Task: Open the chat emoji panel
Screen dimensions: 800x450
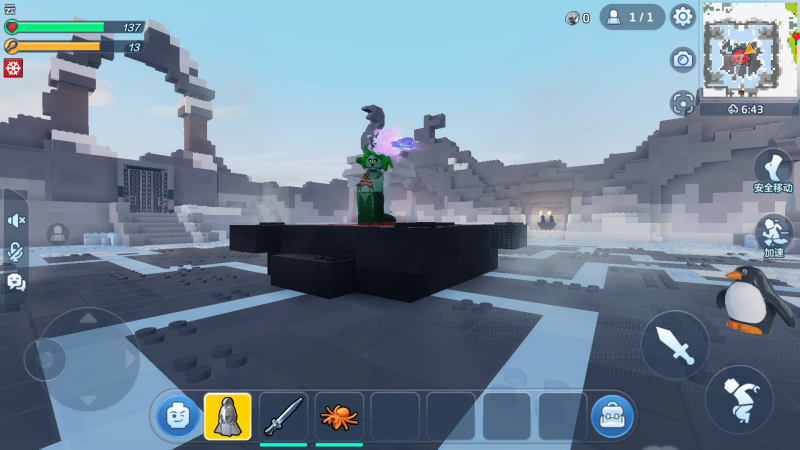Action: (x=16, y=283)
